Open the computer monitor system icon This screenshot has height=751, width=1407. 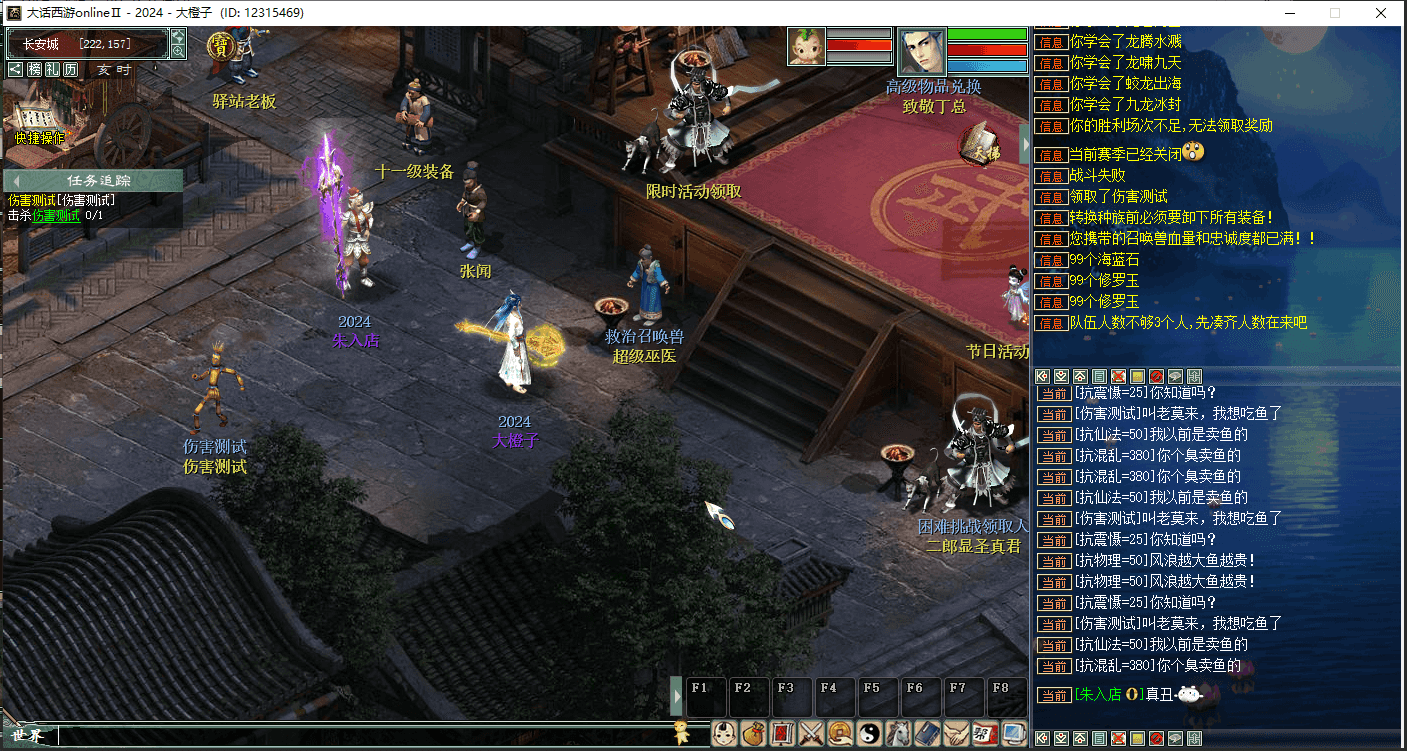[x=1014, y=733]
